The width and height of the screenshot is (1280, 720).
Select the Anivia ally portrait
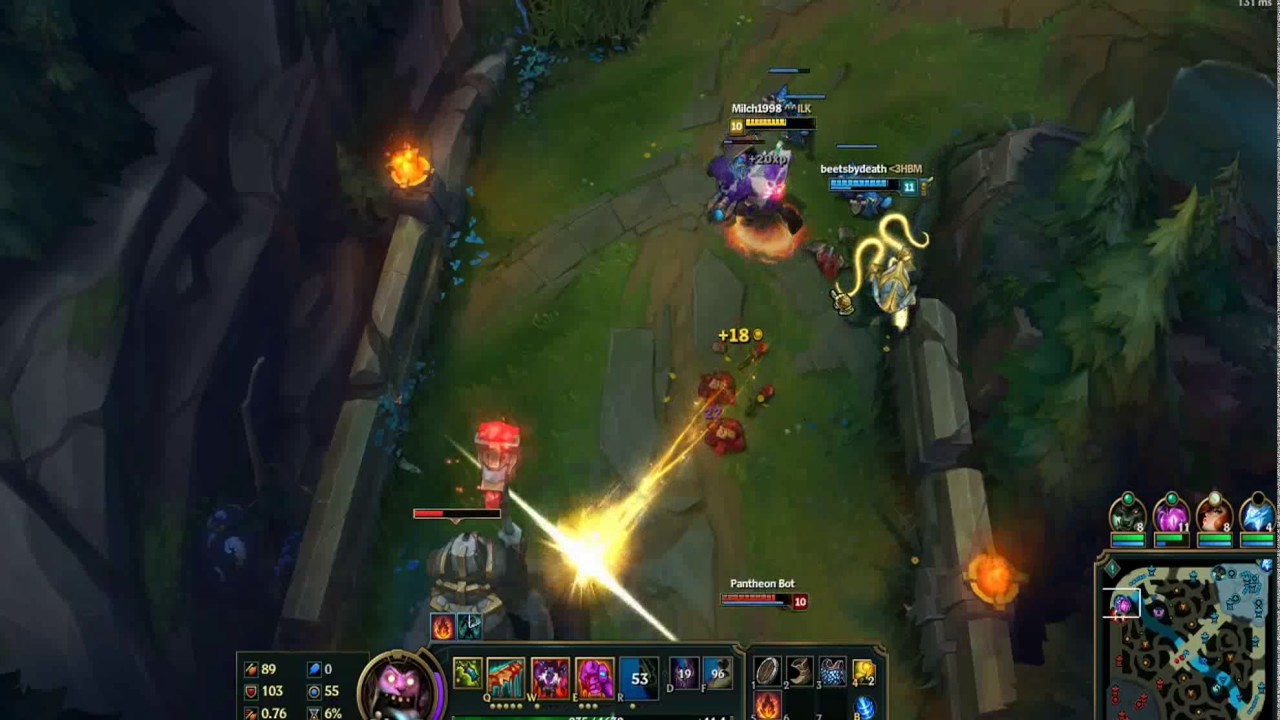point(1256,518)
